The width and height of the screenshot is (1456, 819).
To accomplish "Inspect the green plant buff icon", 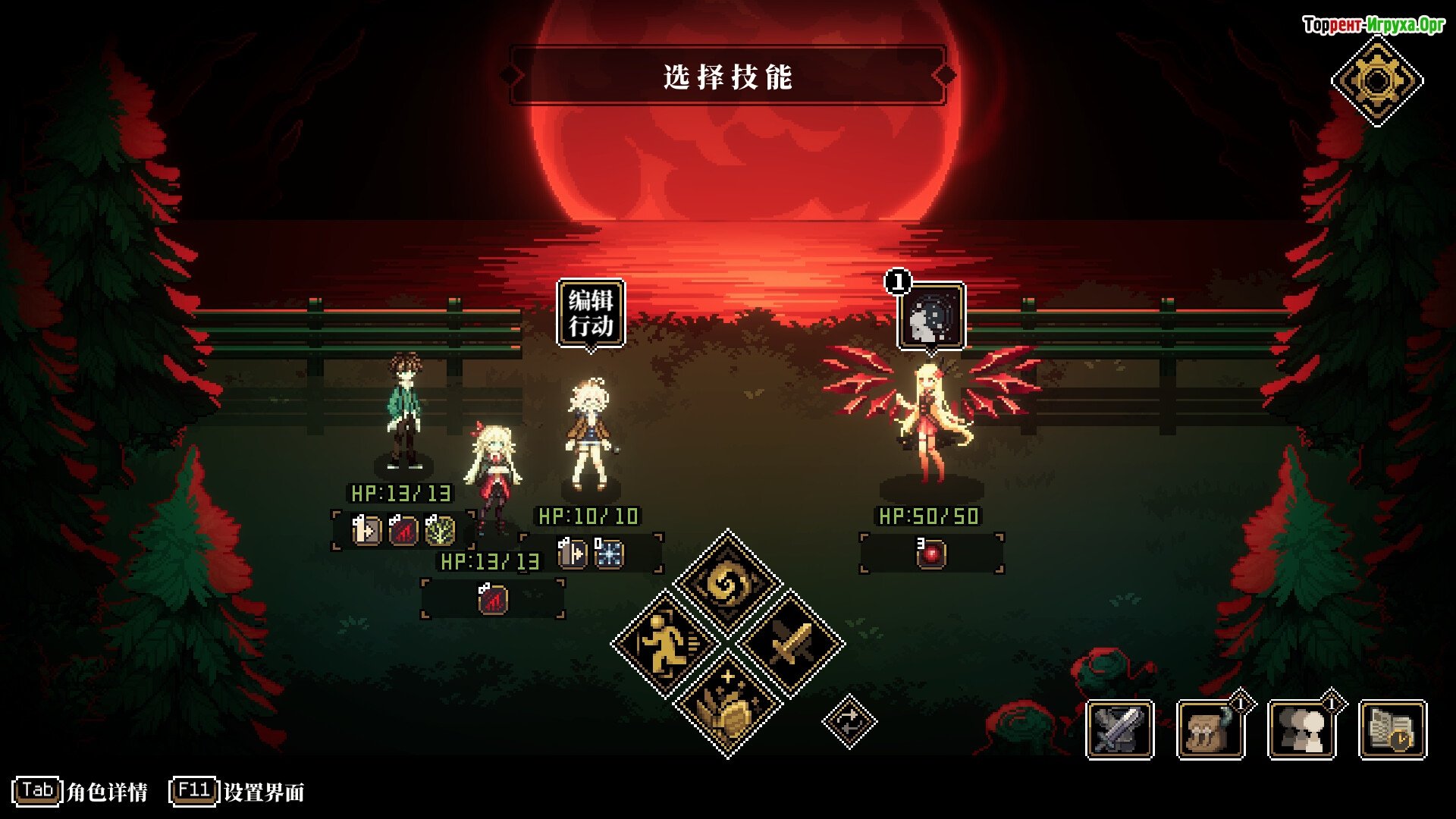I will coord(440,530).
